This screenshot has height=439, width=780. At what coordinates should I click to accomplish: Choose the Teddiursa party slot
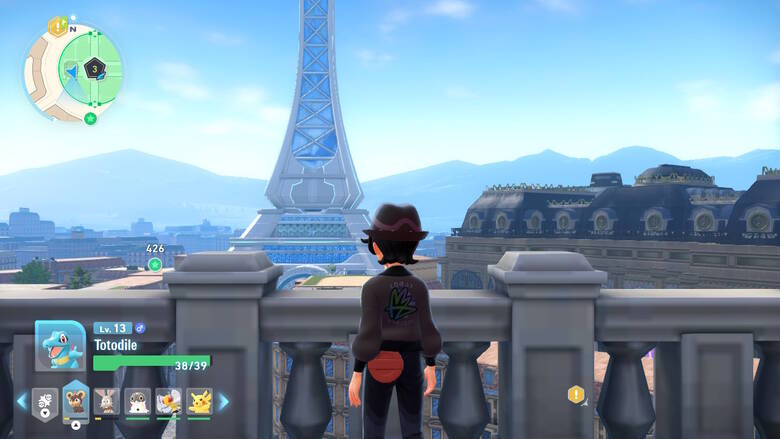76,401
